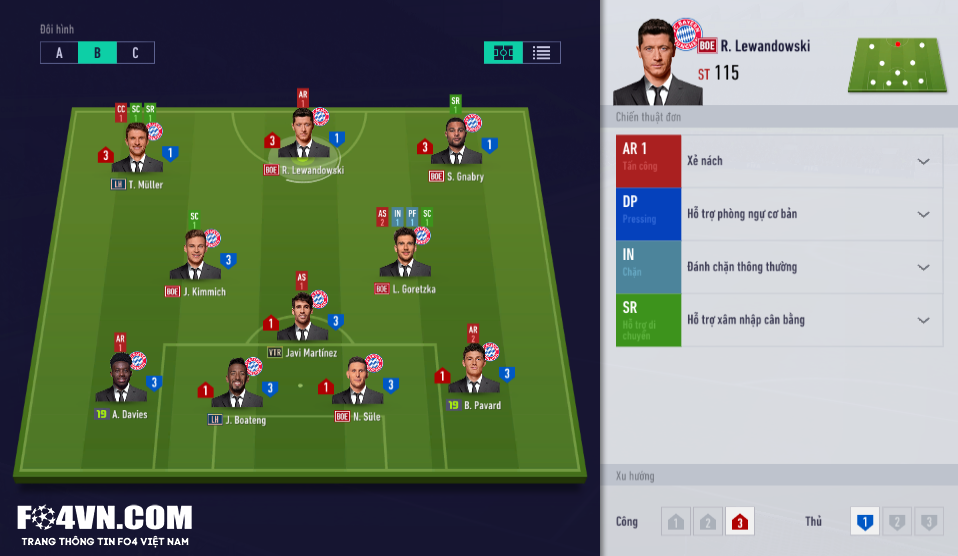This screenshot has height=556, width=958.
Task: Switch to squad tab A
Action: [x=59, y=53]
